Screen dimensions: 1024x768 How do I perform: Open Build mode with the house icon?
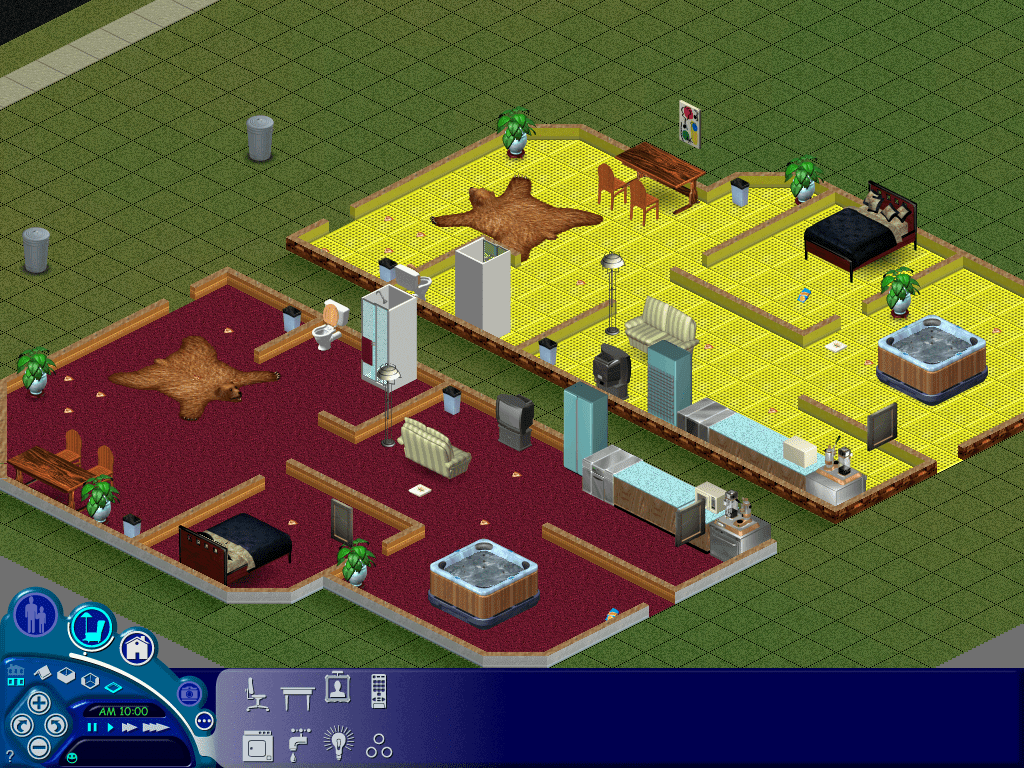tap(138, 647)
